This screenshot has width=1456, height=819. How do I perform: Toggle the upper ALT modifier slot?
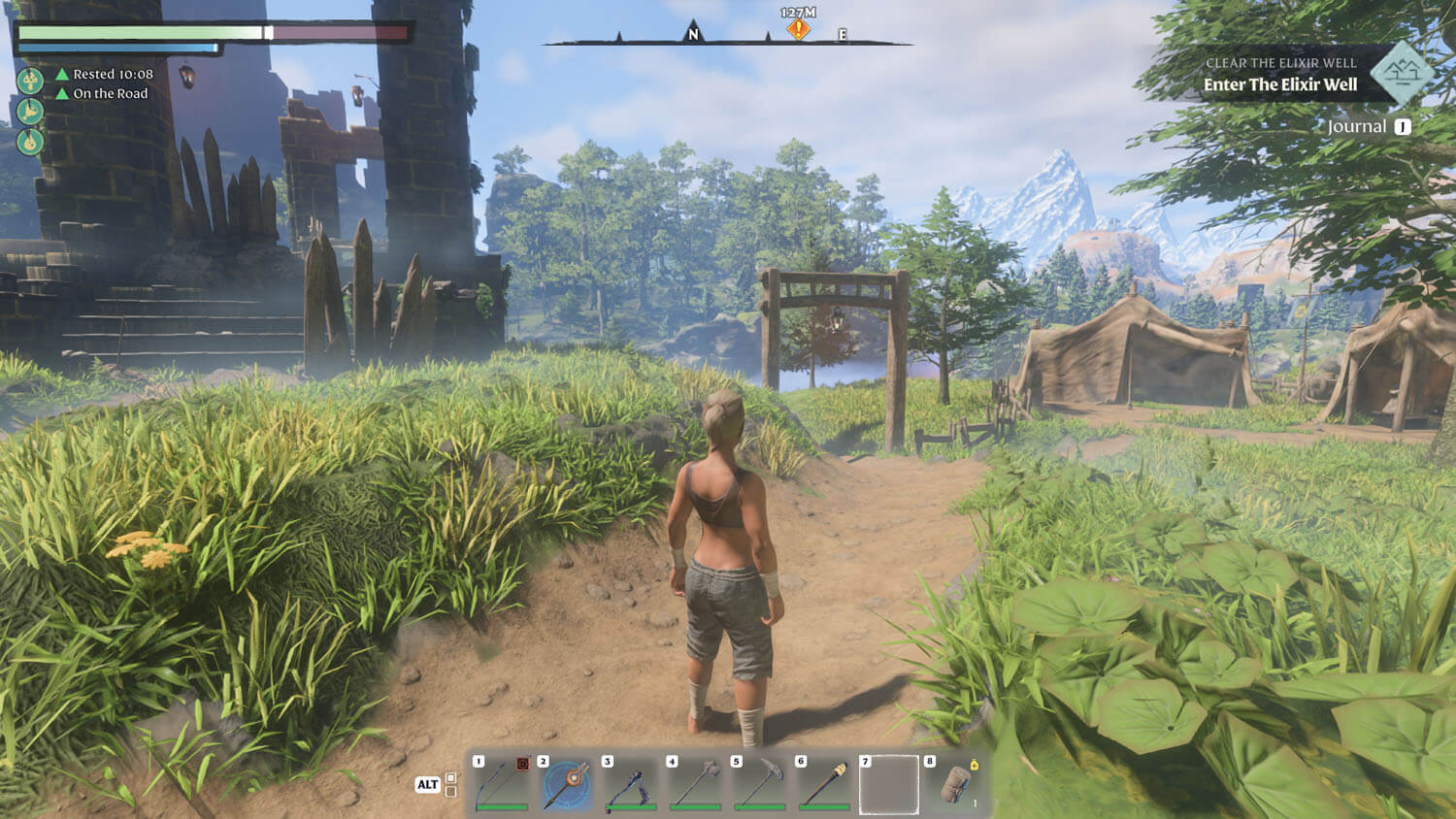point(450,775)
